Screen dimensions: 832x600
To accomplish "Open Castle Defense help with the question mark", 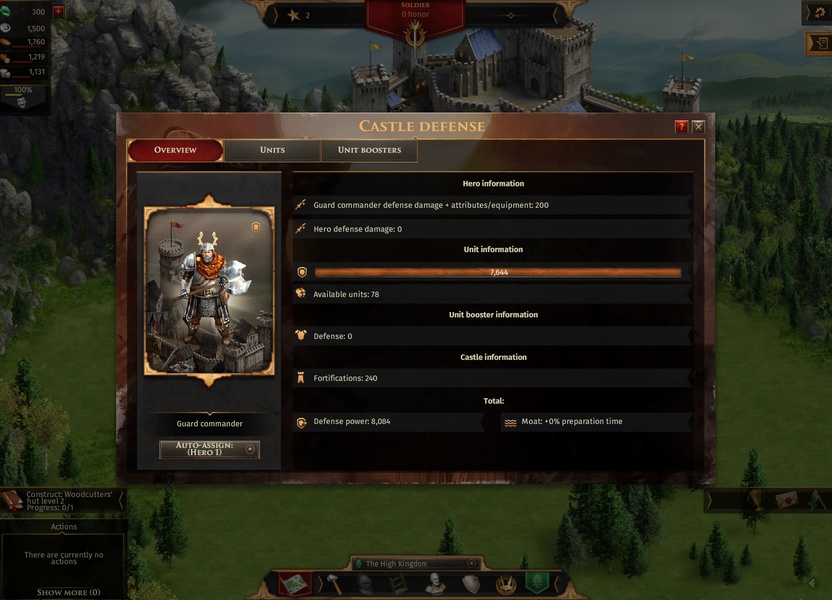I will click(682, 127).
